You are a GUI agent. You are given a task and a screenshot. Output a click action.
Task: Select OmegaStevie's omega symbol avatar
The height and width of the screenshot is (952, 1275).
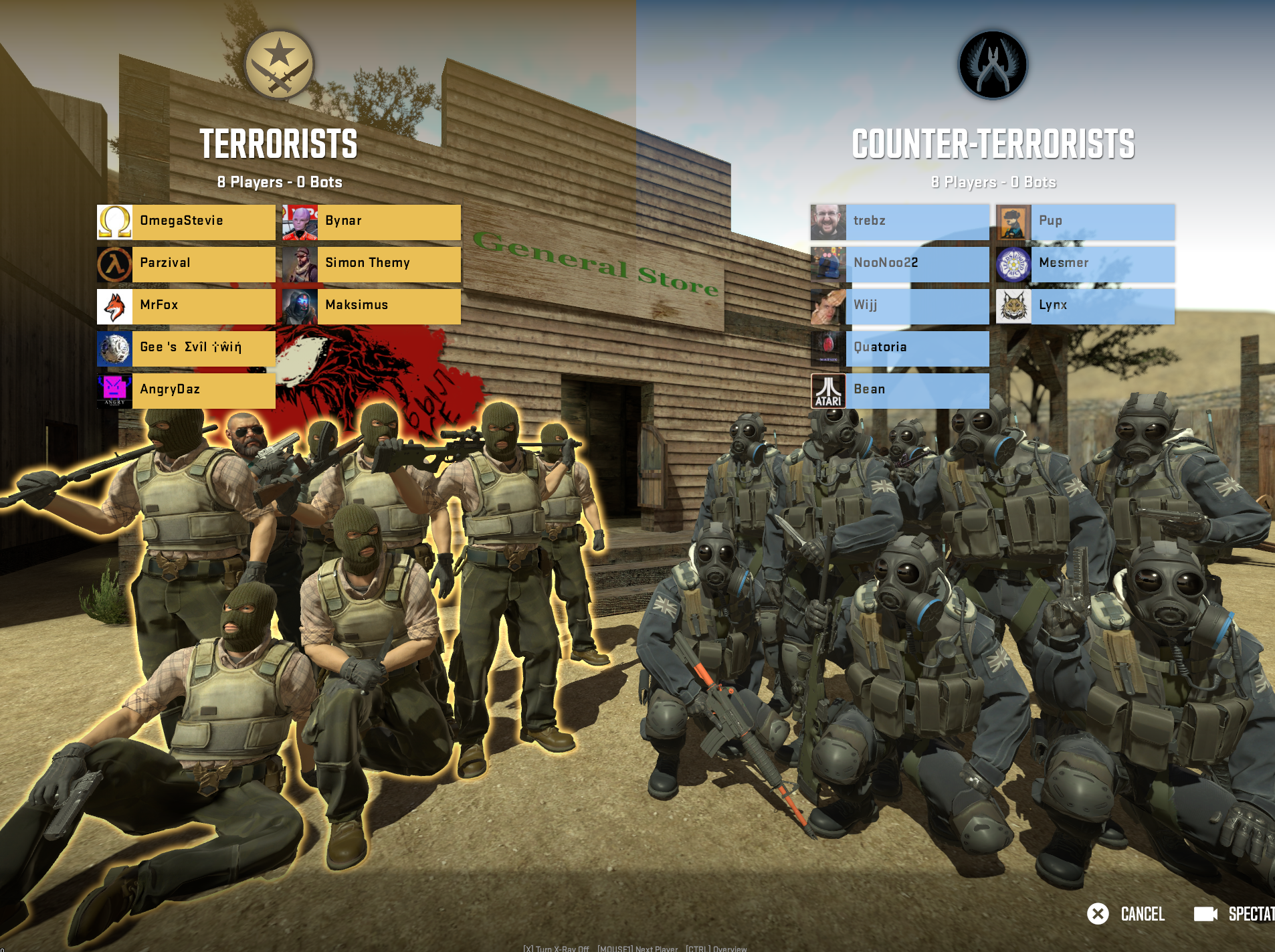pyautogui.click(x=115, y=221)
